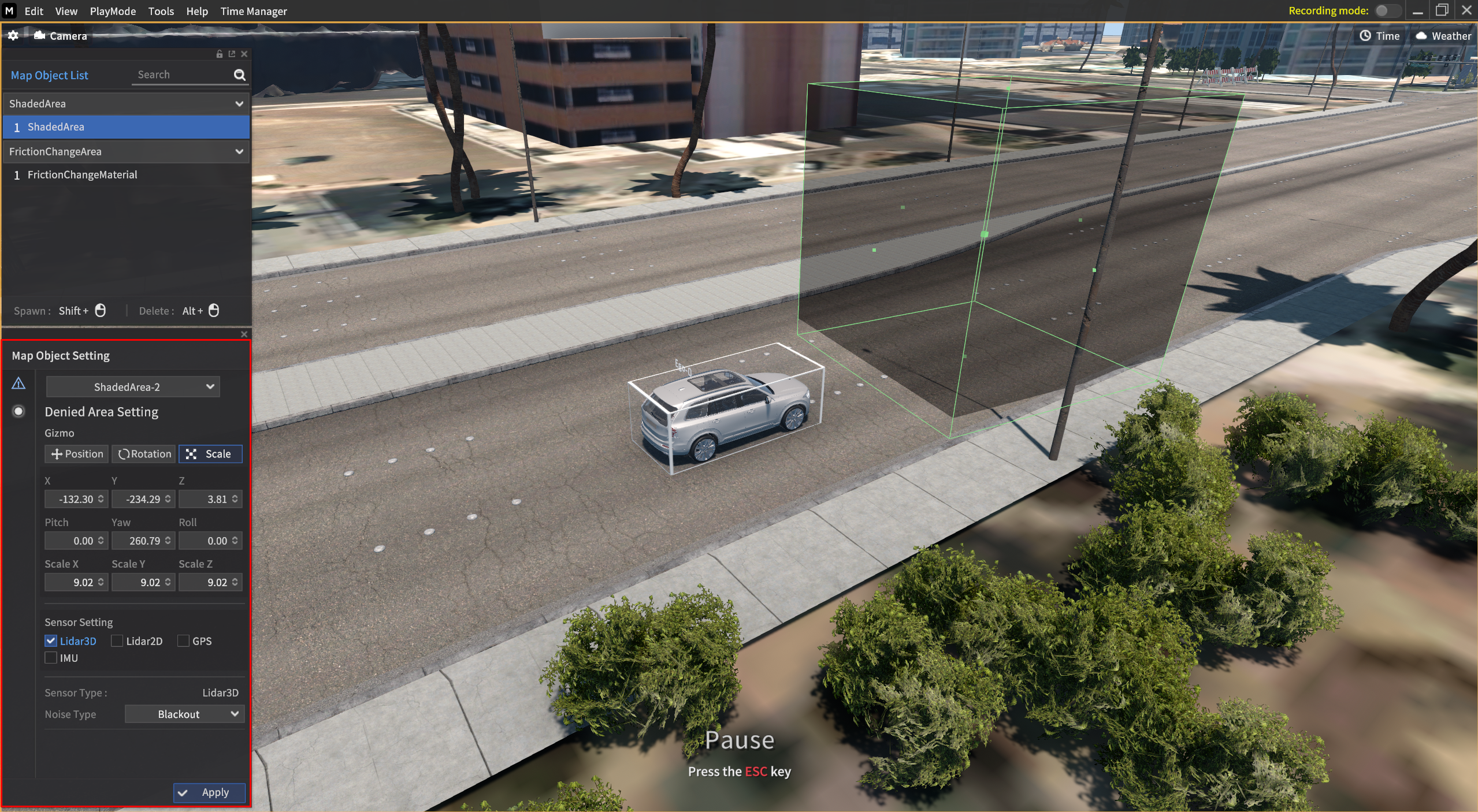Apply the map object settings
1478x812 pixels.
[x=209, y=792]
